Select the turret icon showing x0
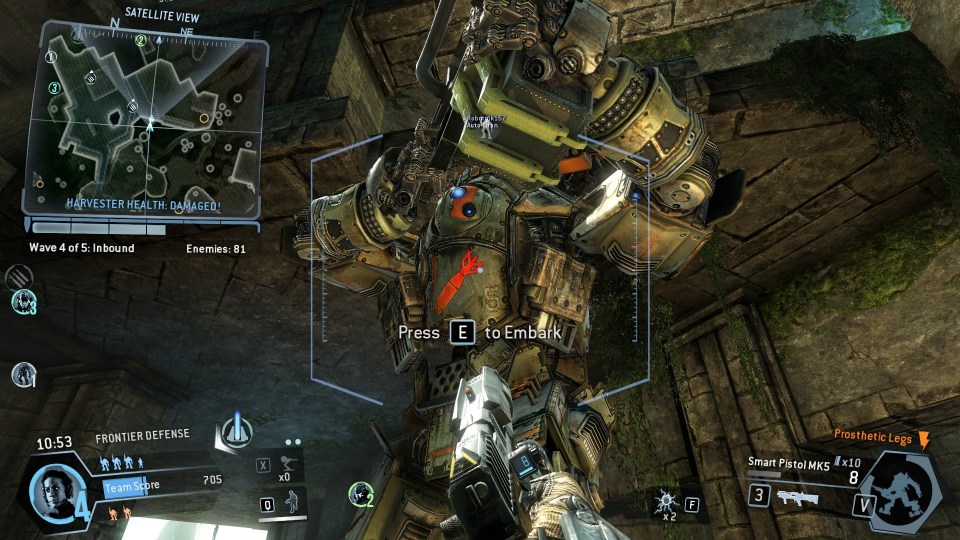 (x=290, y=463)
